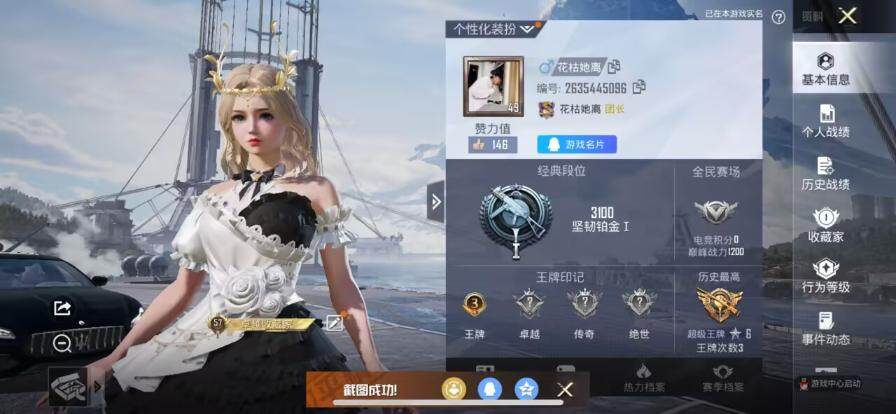Open the 游戏名片 button
The image size is (896, 414).
577,145
